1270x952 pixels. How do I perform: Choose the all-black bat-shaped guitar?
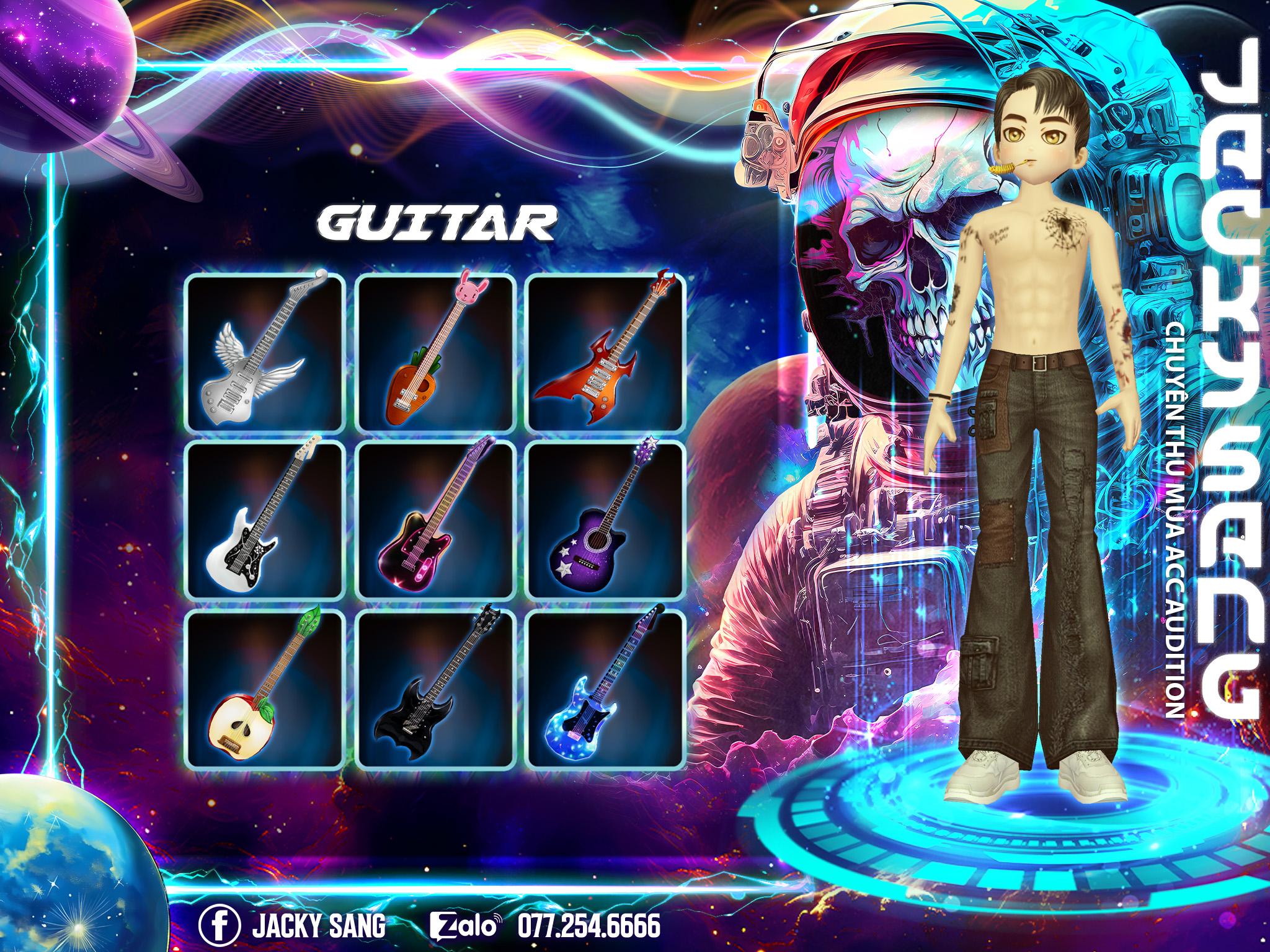436,690
